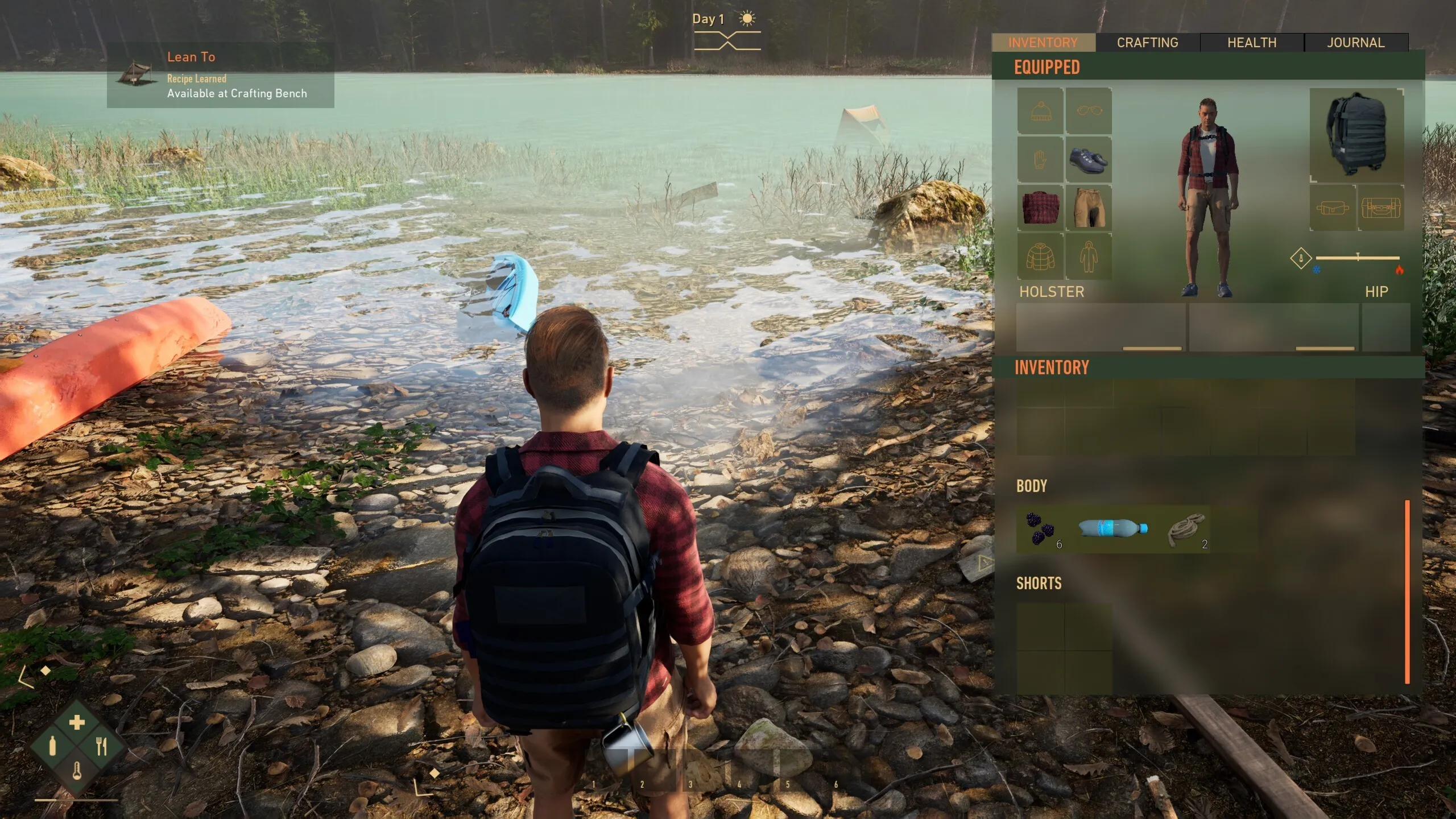
Task: Select the empty waist pouch slot
Action: (x=1333, y=208)
